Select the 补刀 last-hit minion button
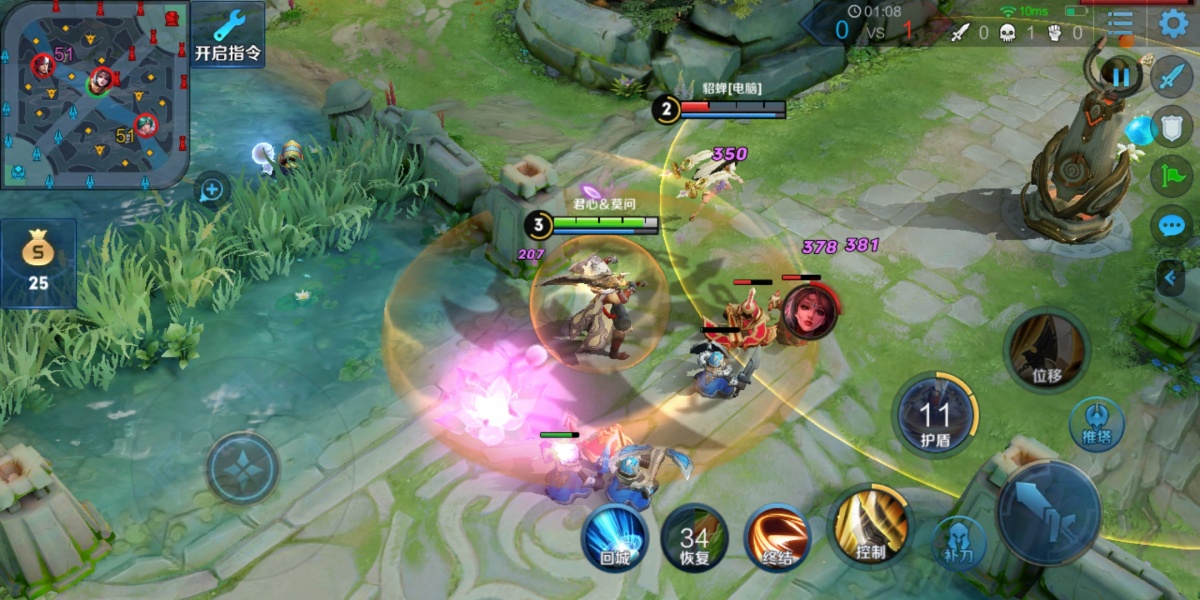The height and width of the screenshot is (600, 1200). [957, 539]
